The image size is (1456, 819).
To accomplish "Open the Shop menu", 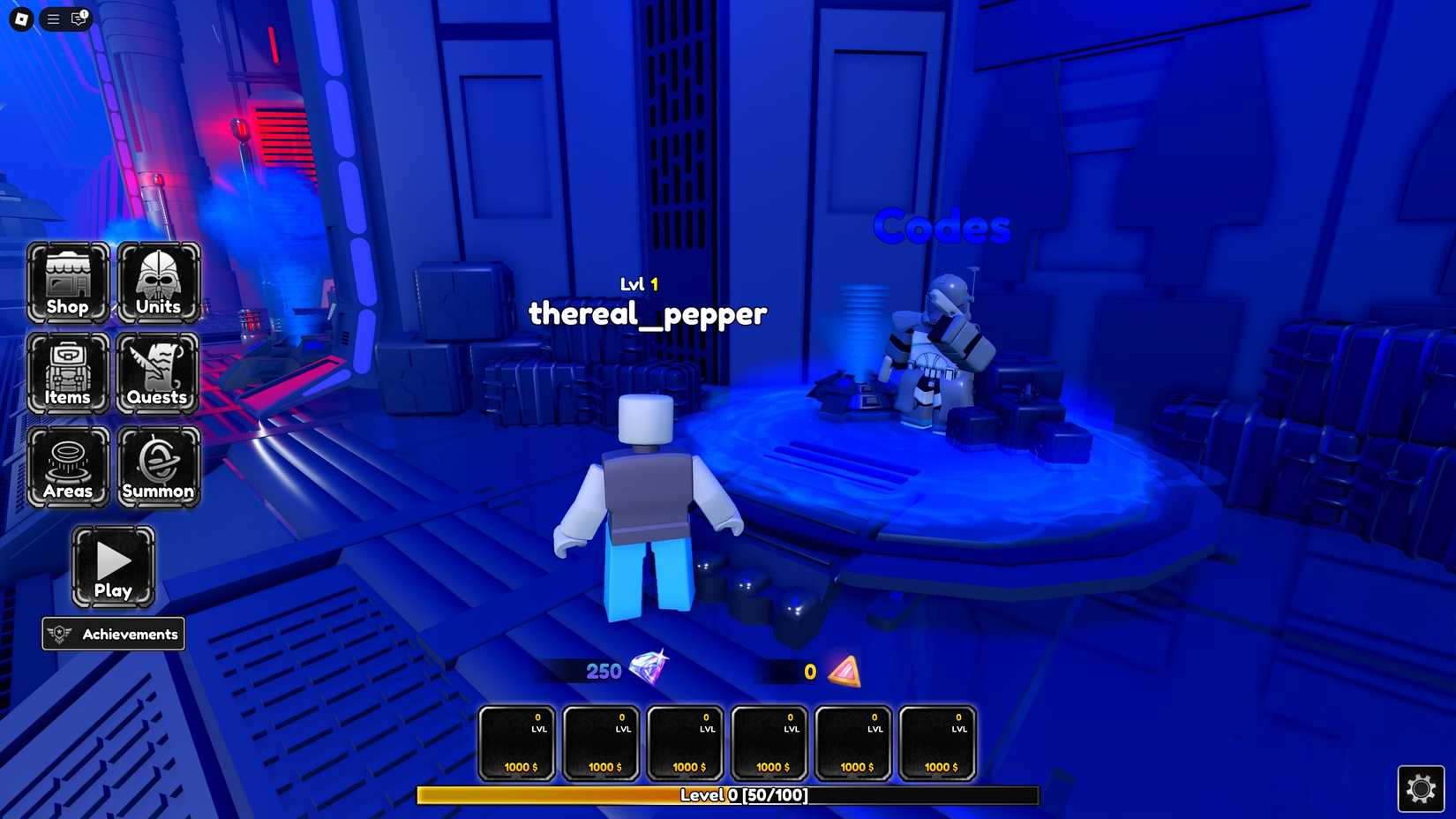I will tap(69, 282).
